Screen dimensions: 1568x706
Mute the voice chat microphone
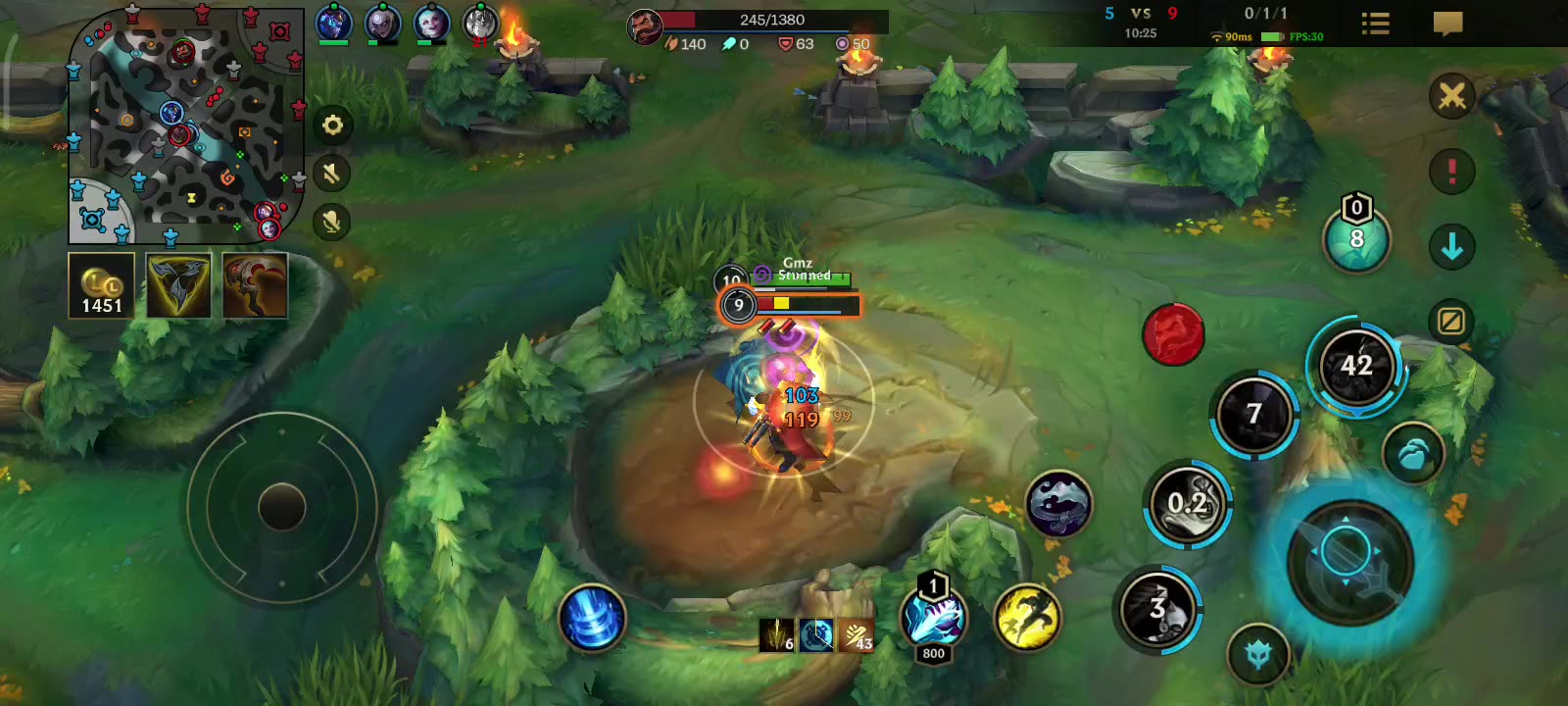[x=333, y=222]
